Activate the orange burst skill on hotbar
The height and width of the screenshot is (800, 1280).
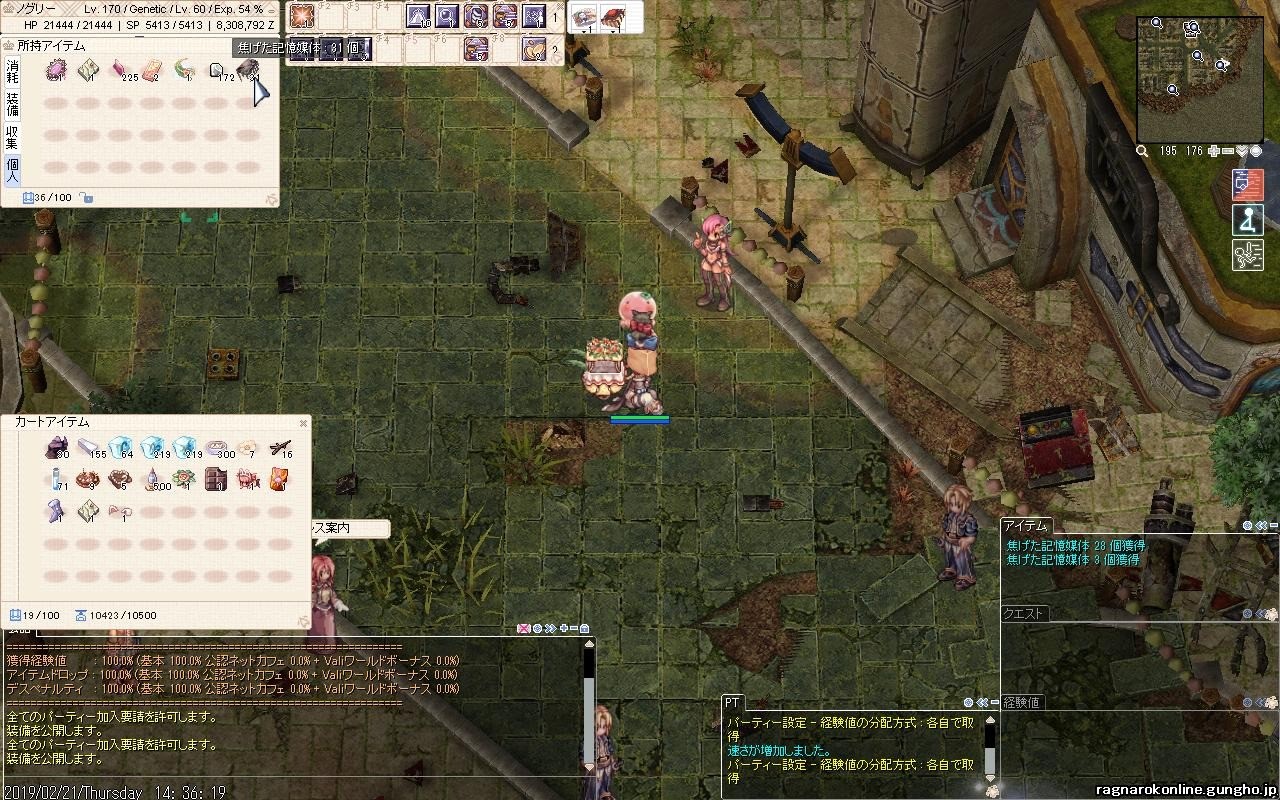(301, 16)
